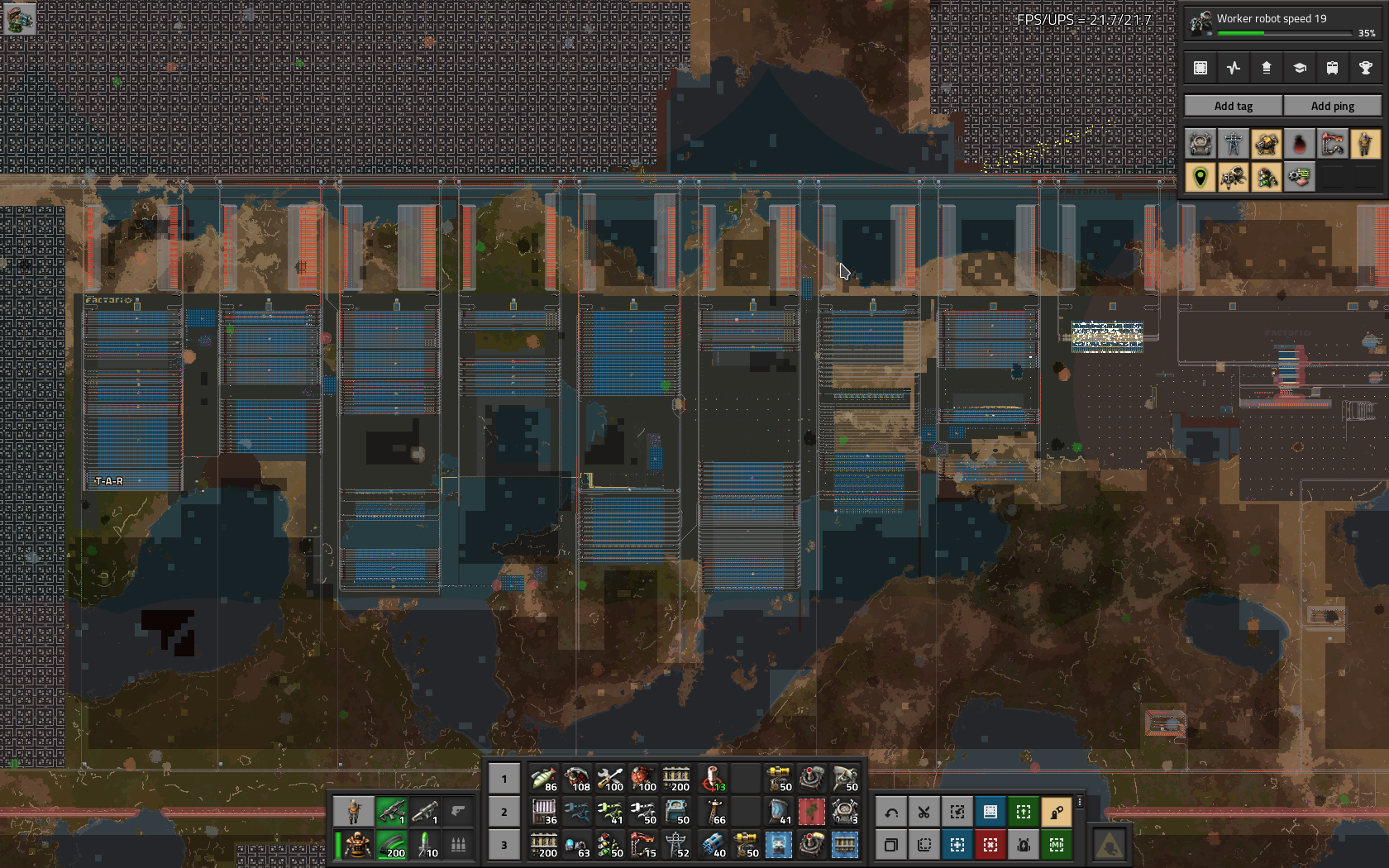Toggle the green map pin tags filter
Viewport: 1389px width, 868px height.
pyautogui.click(x=1200, y=177)
